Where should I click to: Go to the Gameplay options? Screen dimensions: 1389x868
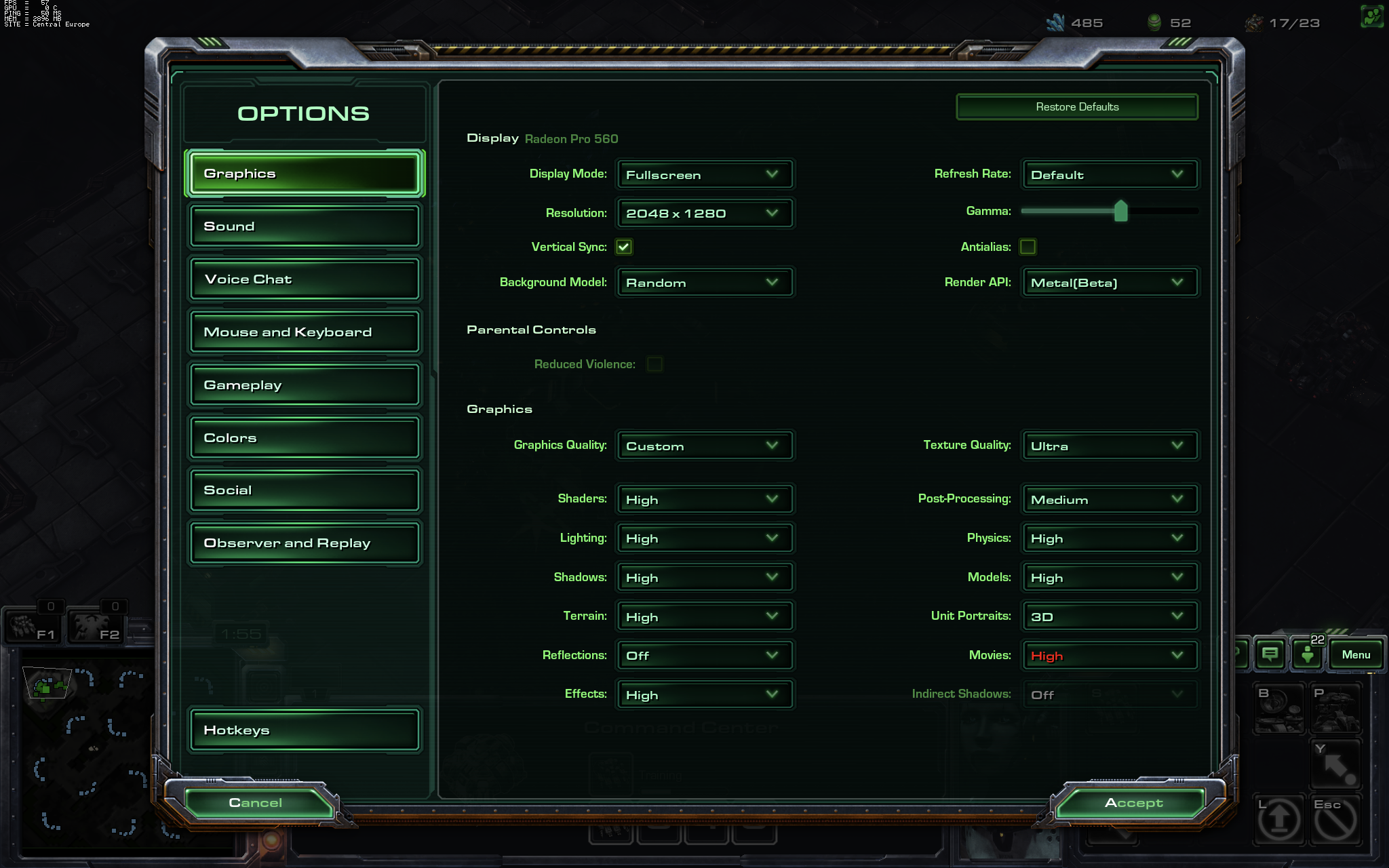point(304,385)
